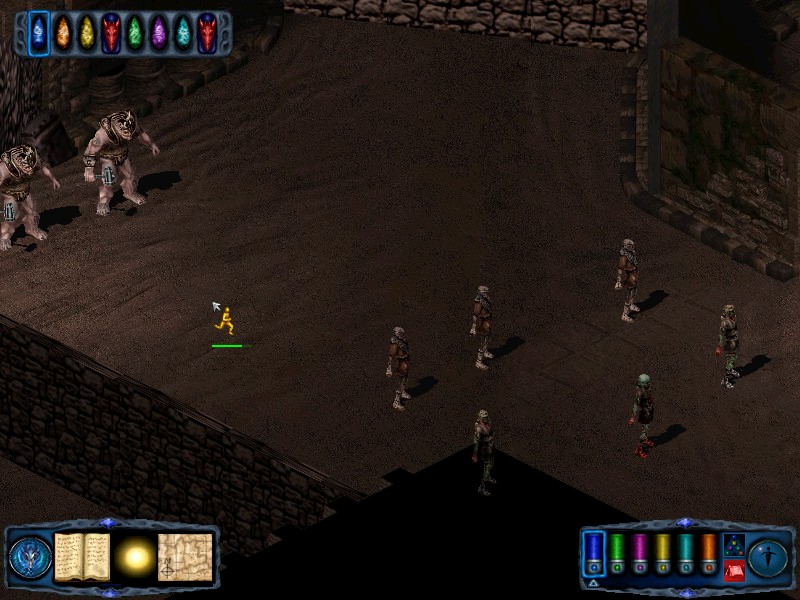The height and width of the screenshot is (600, 800).
Task: Click the glowing sun orb icon
Action: [x=134, y=557]
